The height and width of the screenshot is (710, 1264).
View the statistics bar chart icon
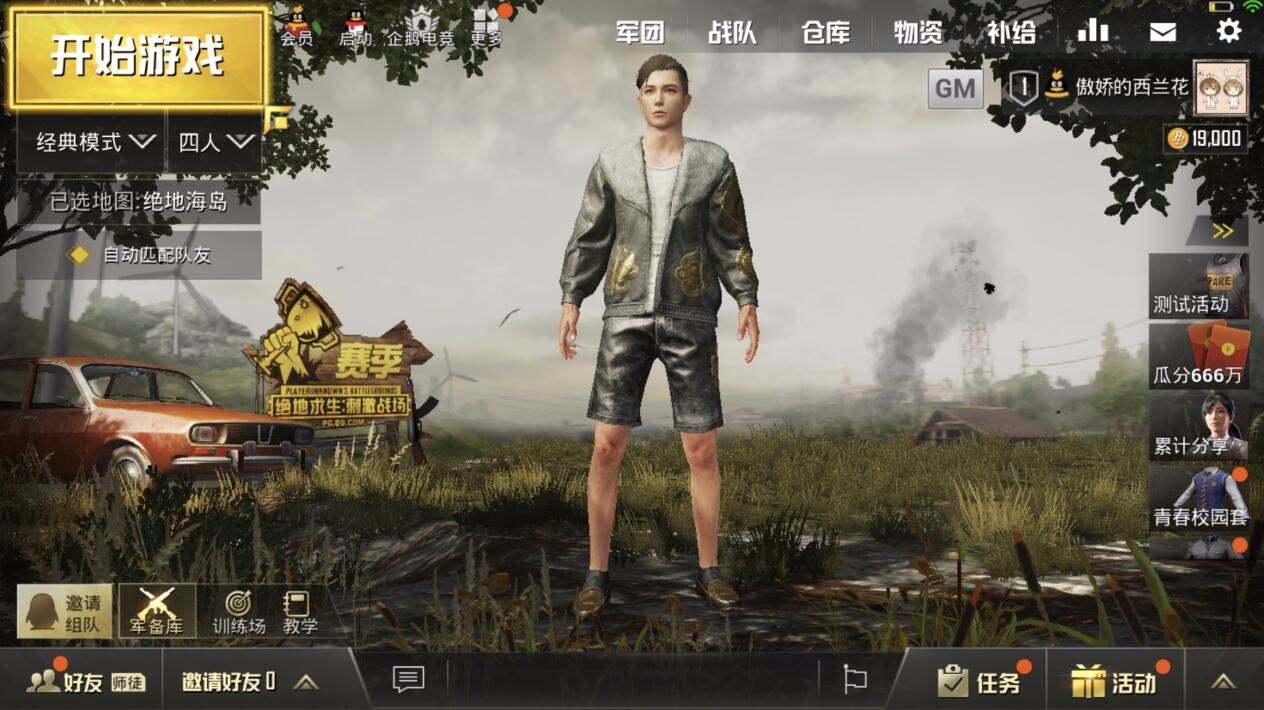(1092, 31)
